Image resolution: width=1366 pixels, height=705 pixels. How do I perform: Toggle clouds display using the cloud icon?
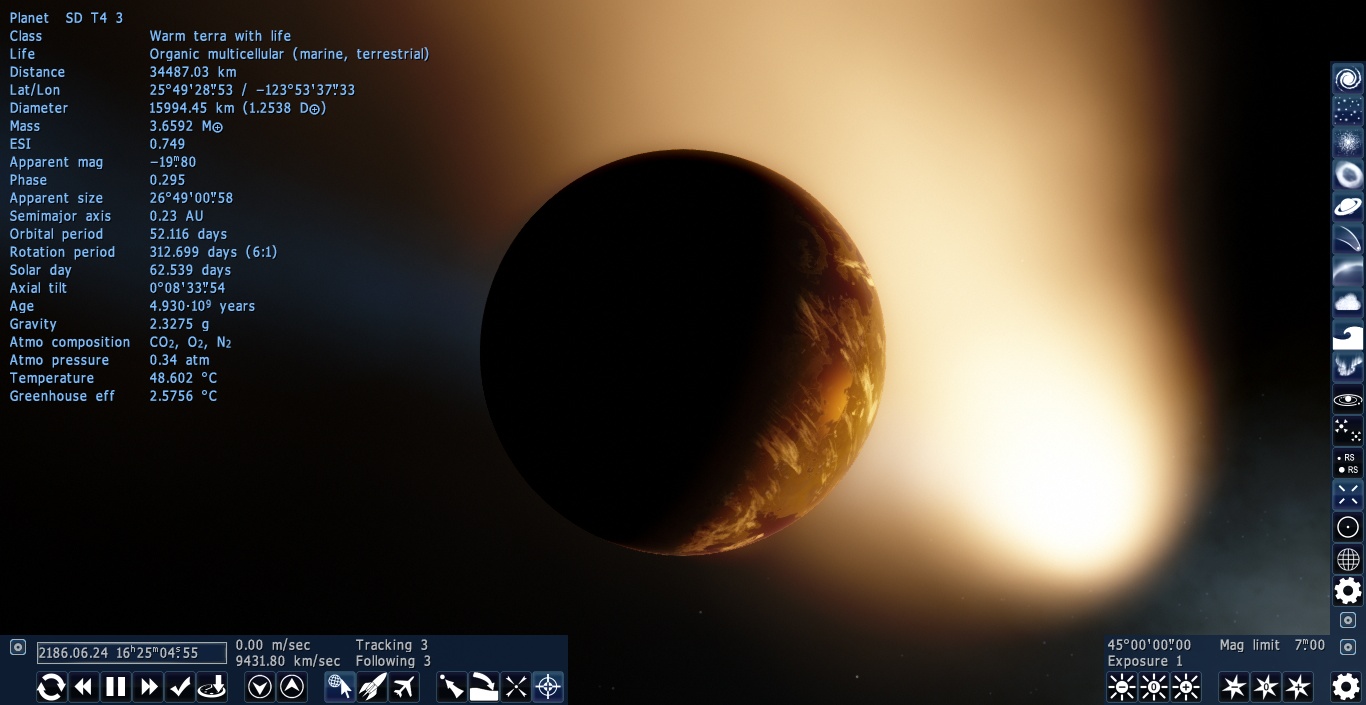click(1348, 303)
